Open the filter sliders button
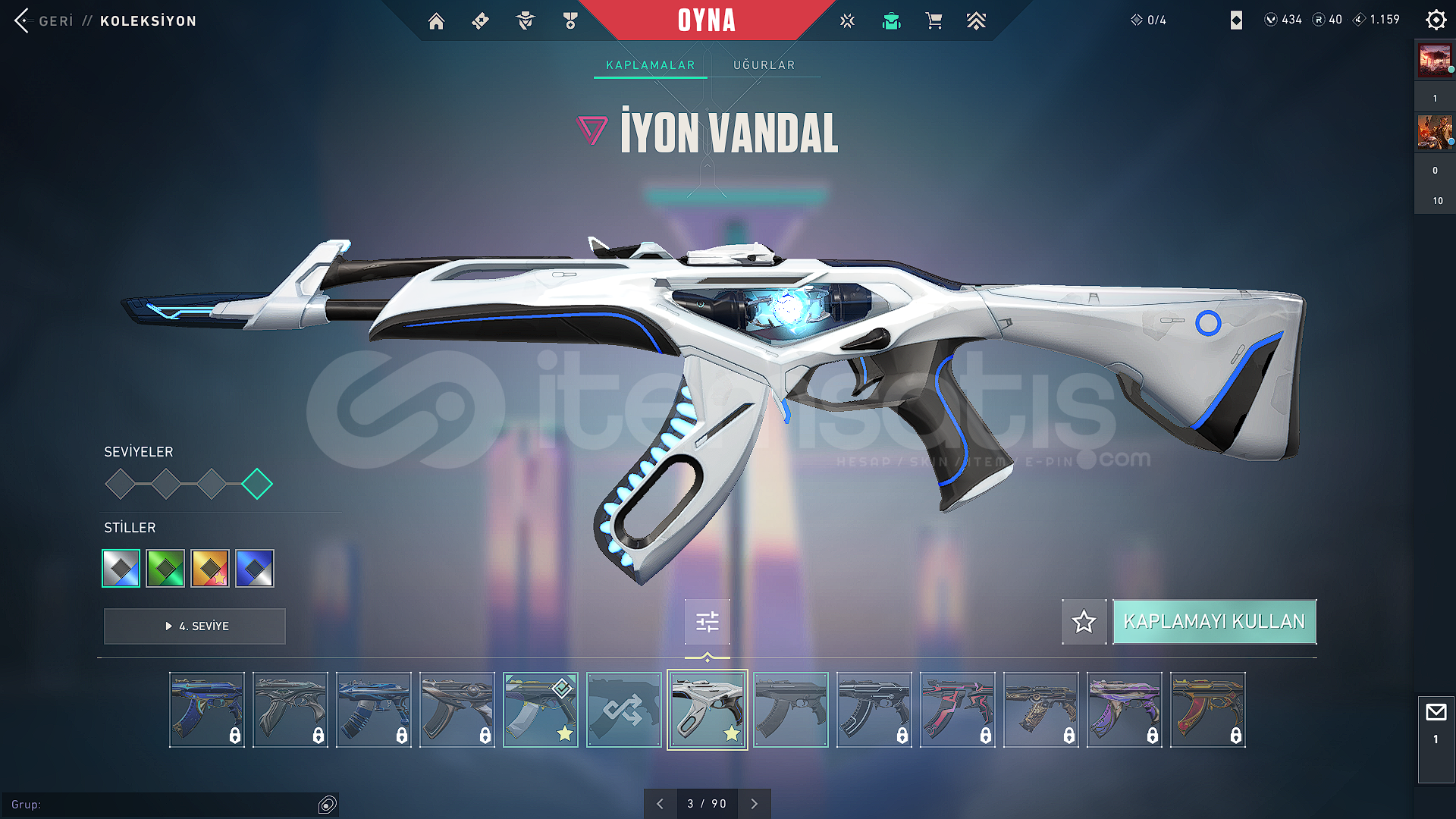 coord(707,622)
